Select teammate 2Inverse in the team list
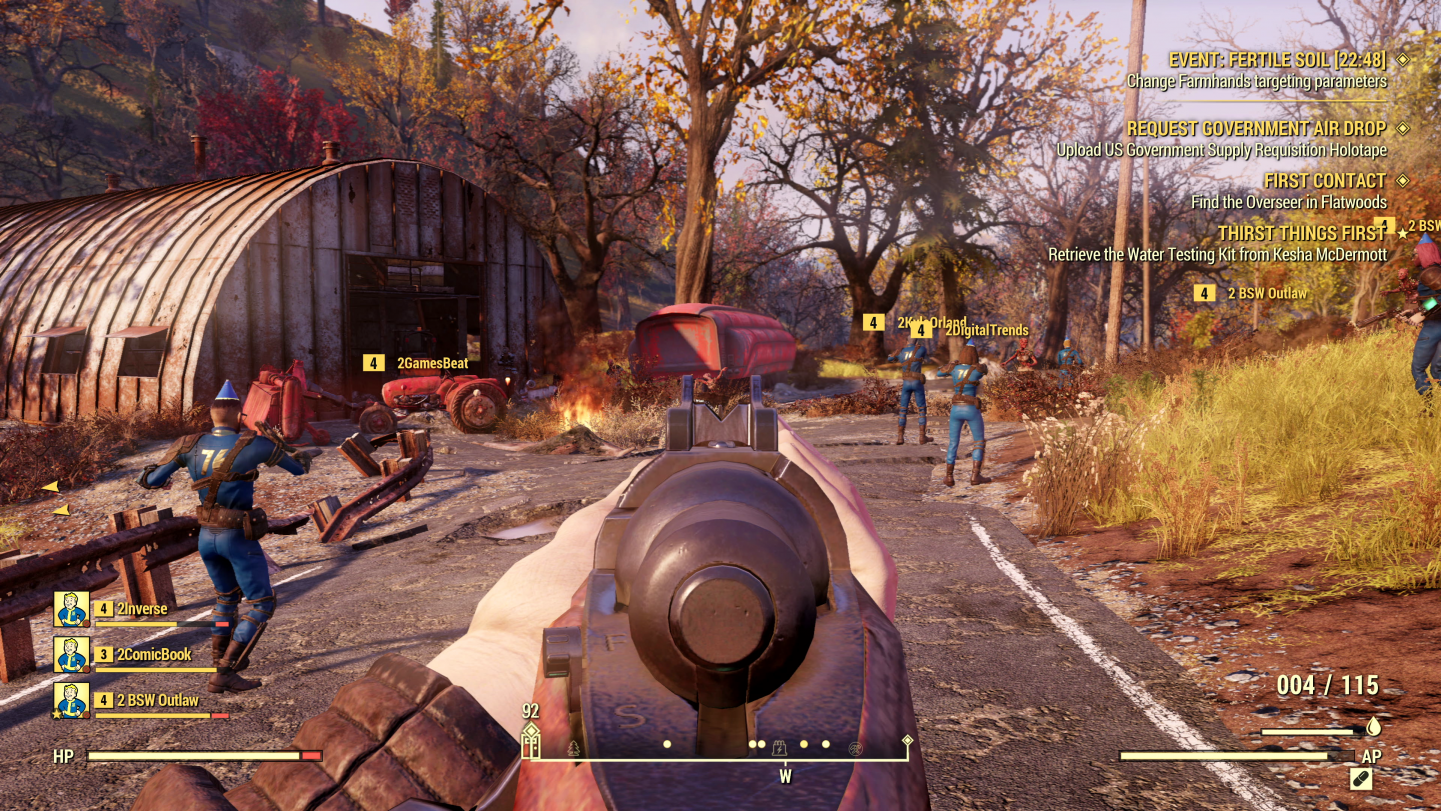1441x811 pixels. (142, 608)
